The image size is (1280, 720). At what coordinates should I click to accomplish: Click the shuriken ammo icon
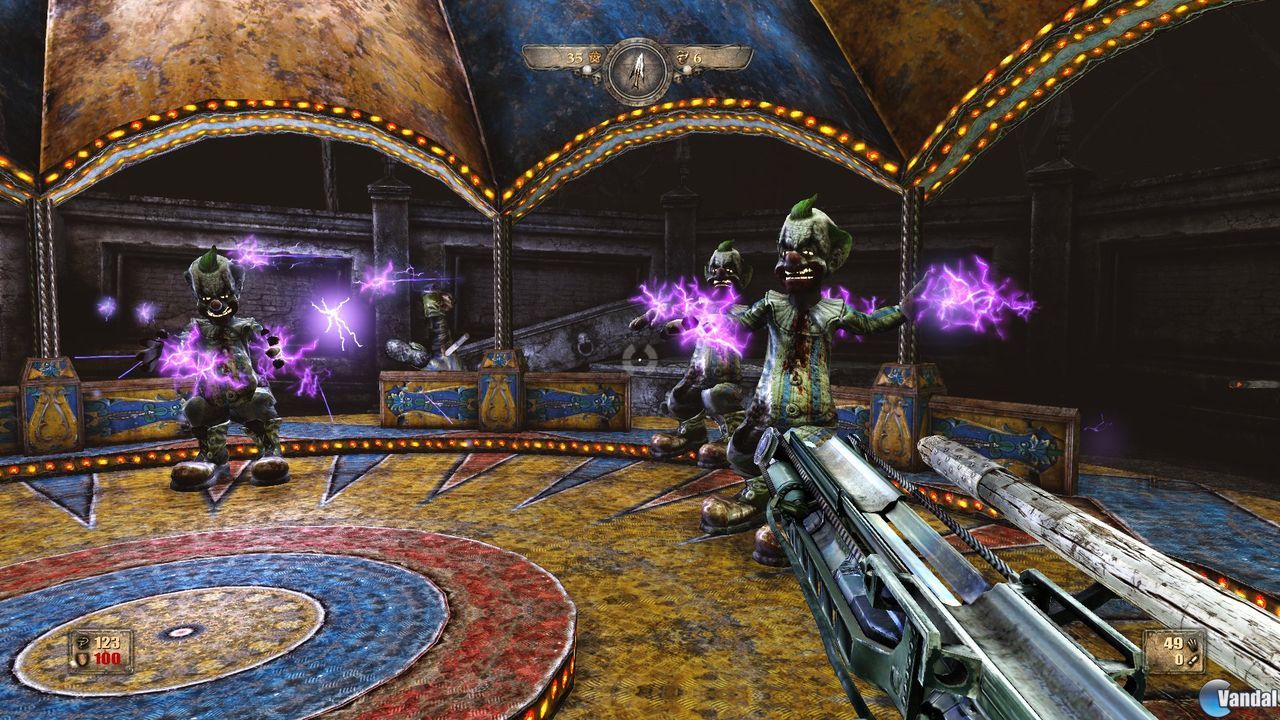pyautogui.click(x=1193, y=645)
